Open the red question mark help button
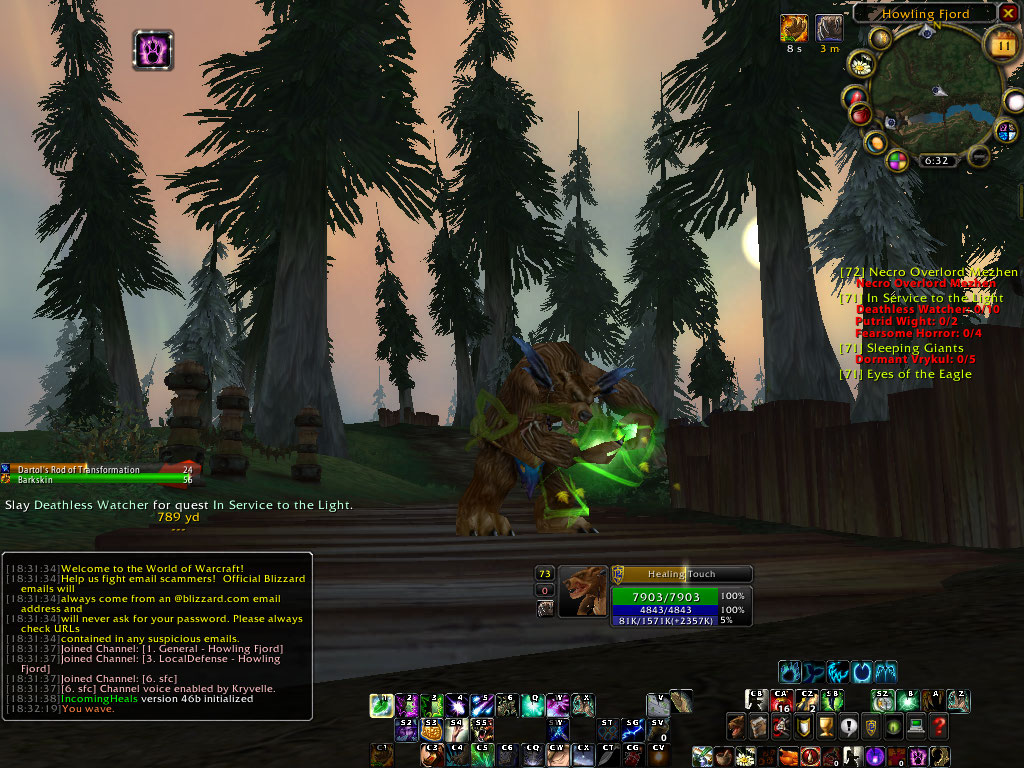Viewport: 1024px width, 768px height. pyautogui.click(x=938, y=726)
